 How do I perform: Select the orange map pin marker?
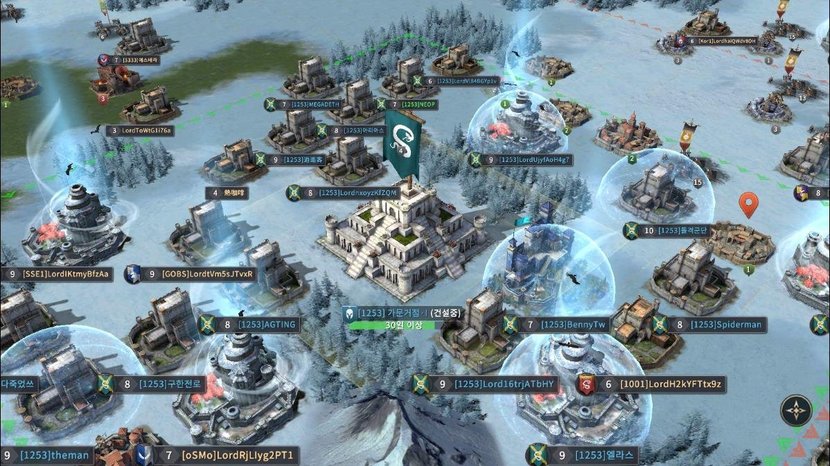(748, 206)
